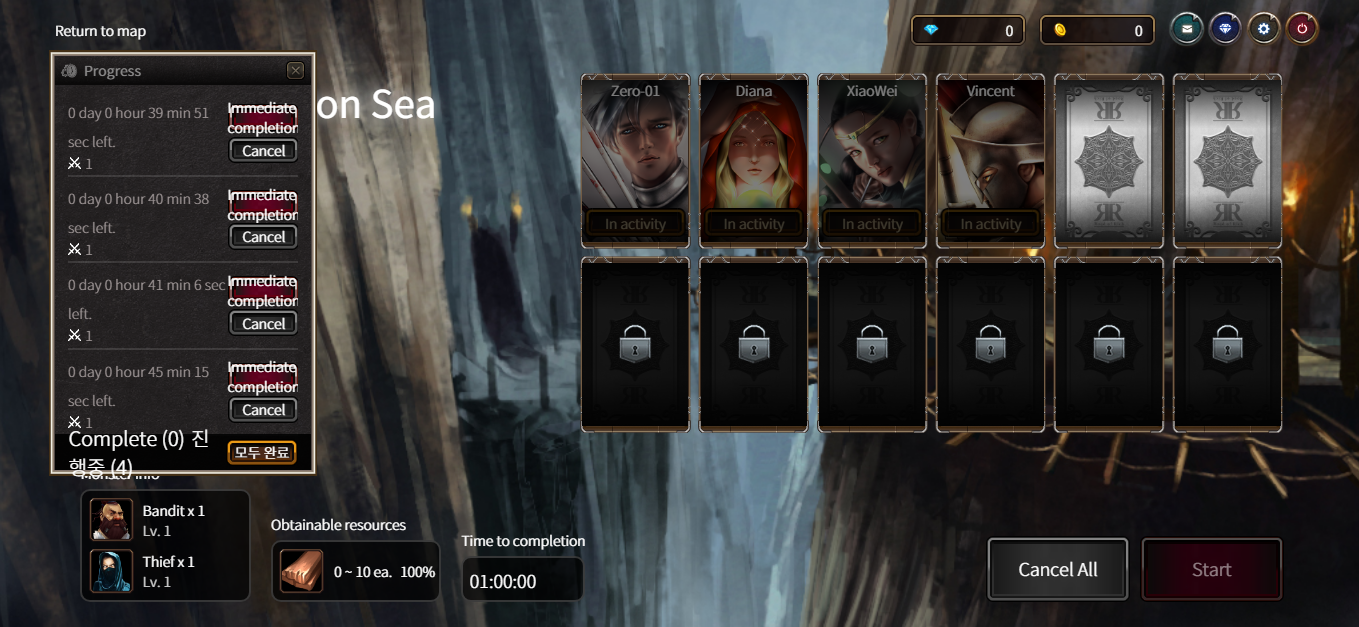1359x627 pixels.
Task: Open the gear settings icon
Action: (x=1264, y=29)
